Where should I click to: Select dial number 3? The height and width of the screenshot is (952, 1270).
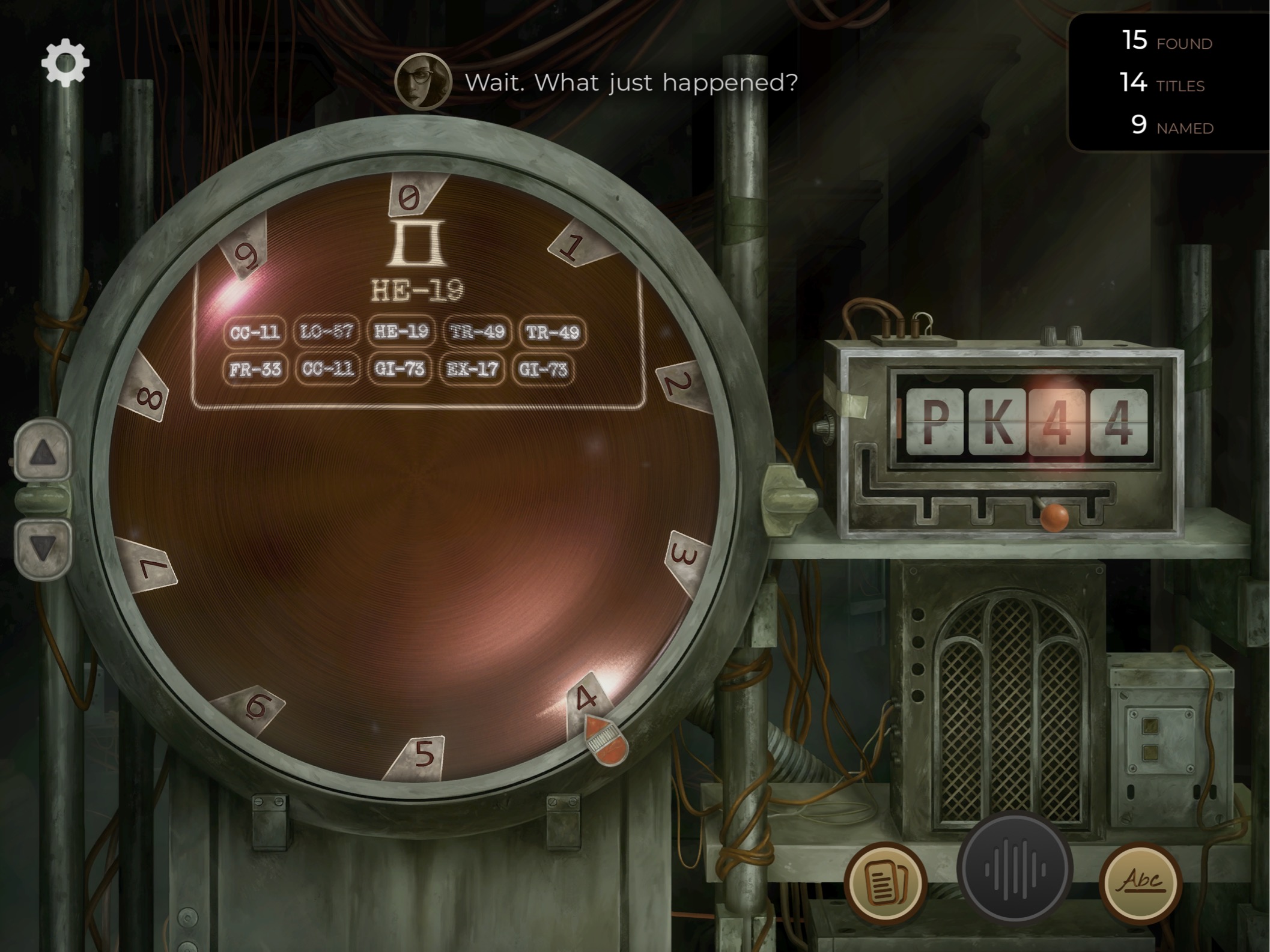pyautogui.click(x=685, y=556)
